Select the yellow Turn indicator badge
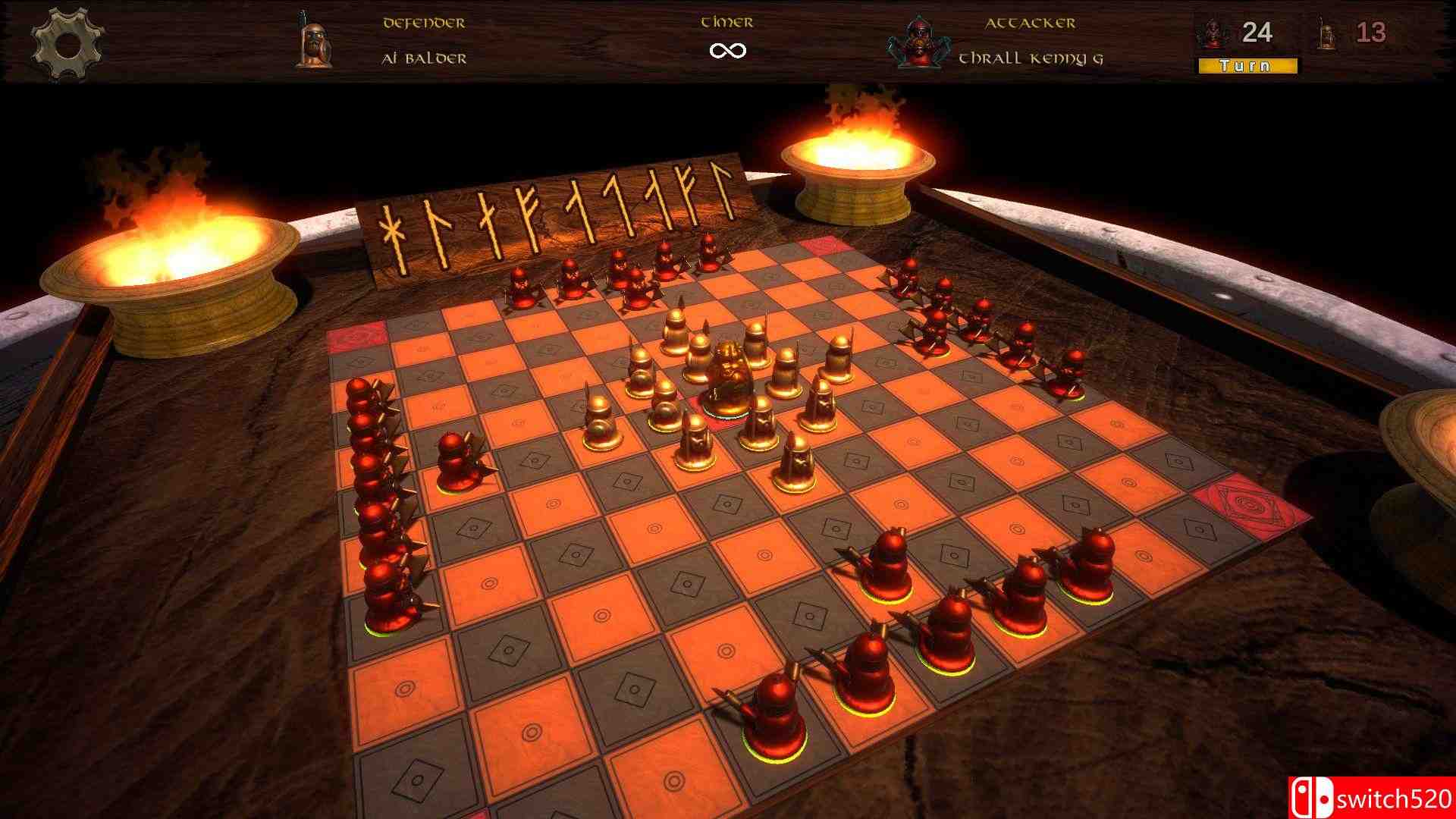 pos(1249,67)
